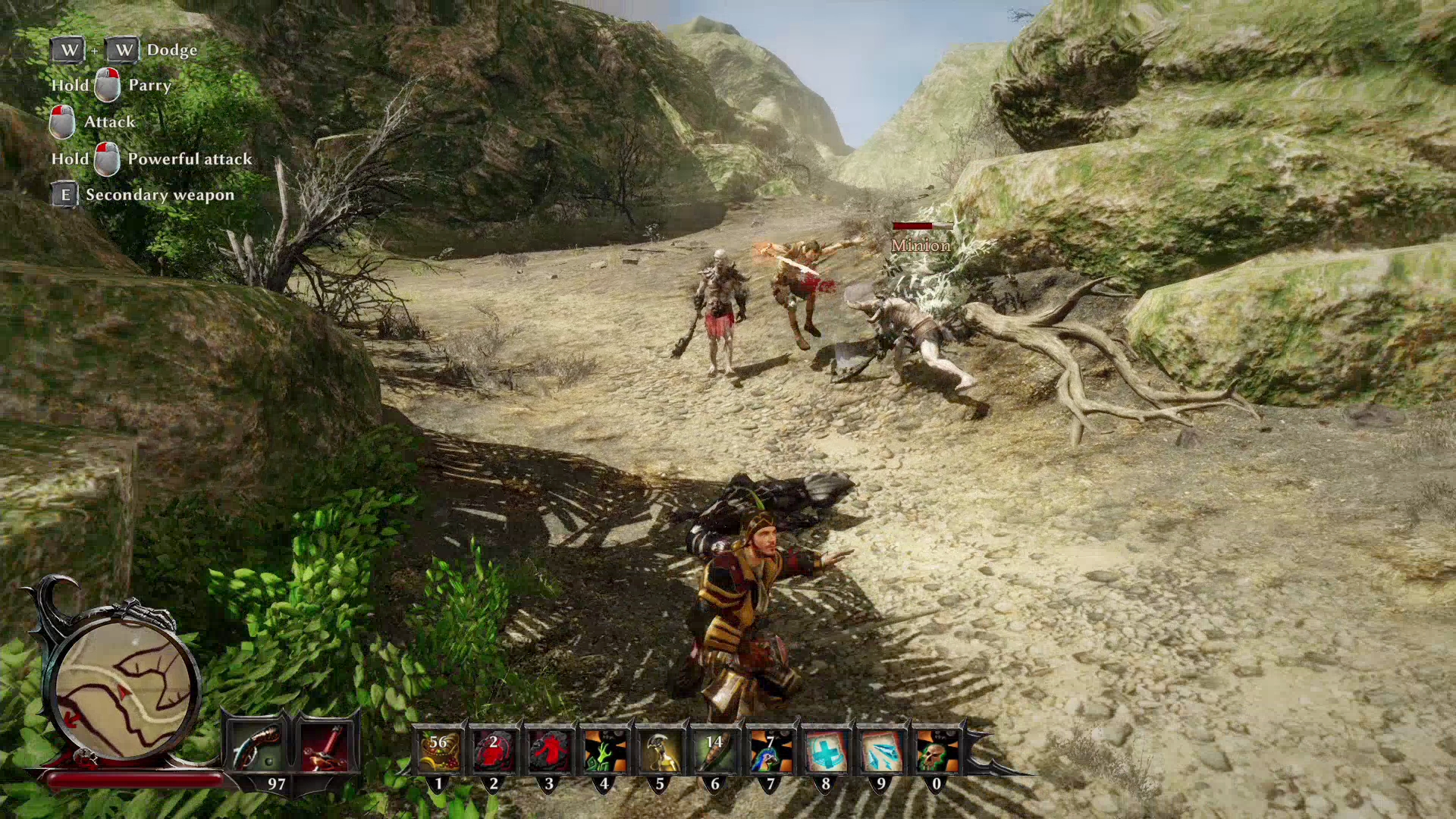Use the teal cross healing scroll
This screenshot has height=819, width=1456.
826,749
